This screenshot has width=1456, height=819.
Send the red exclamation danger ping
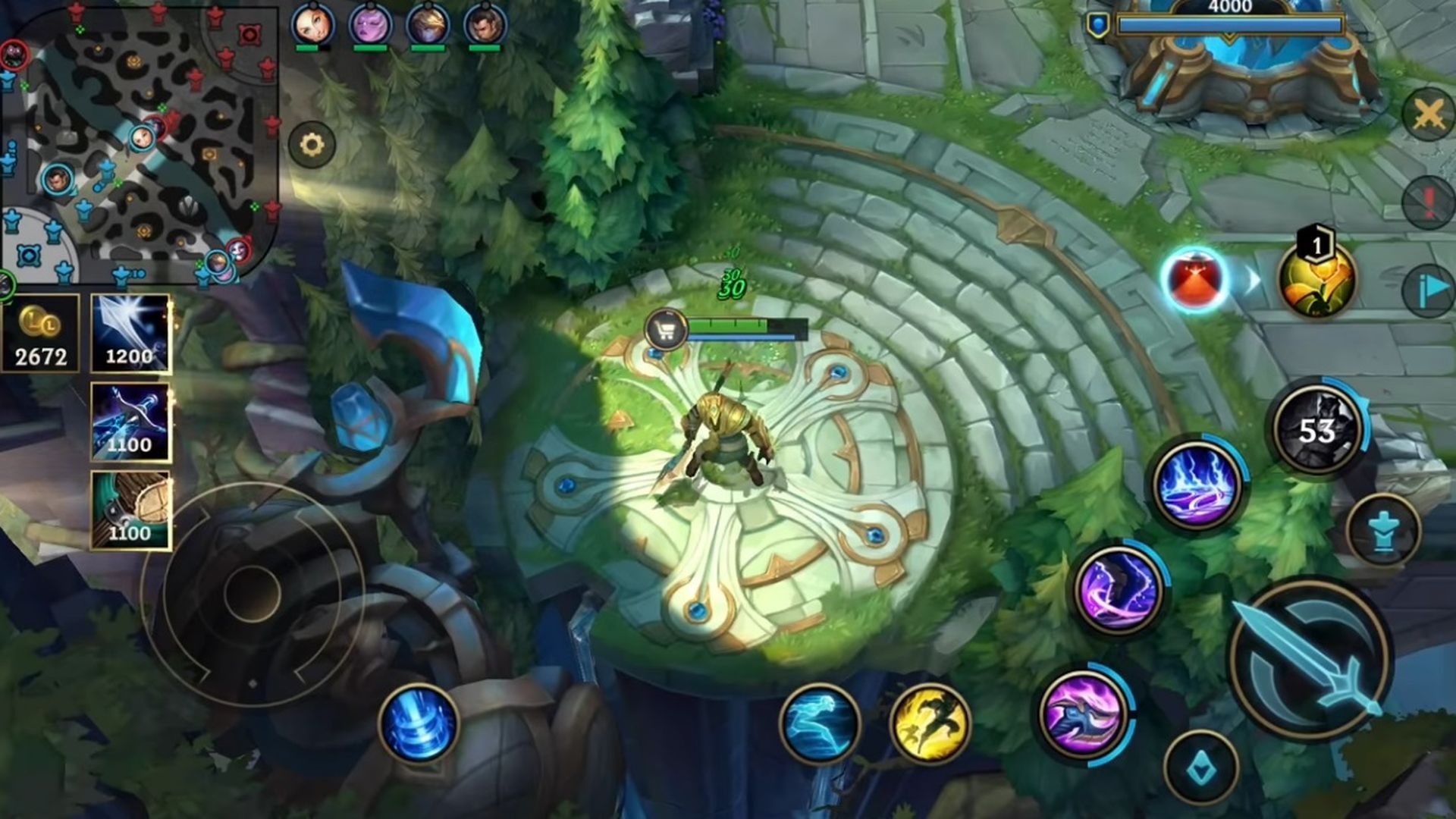coord(1429,202)
